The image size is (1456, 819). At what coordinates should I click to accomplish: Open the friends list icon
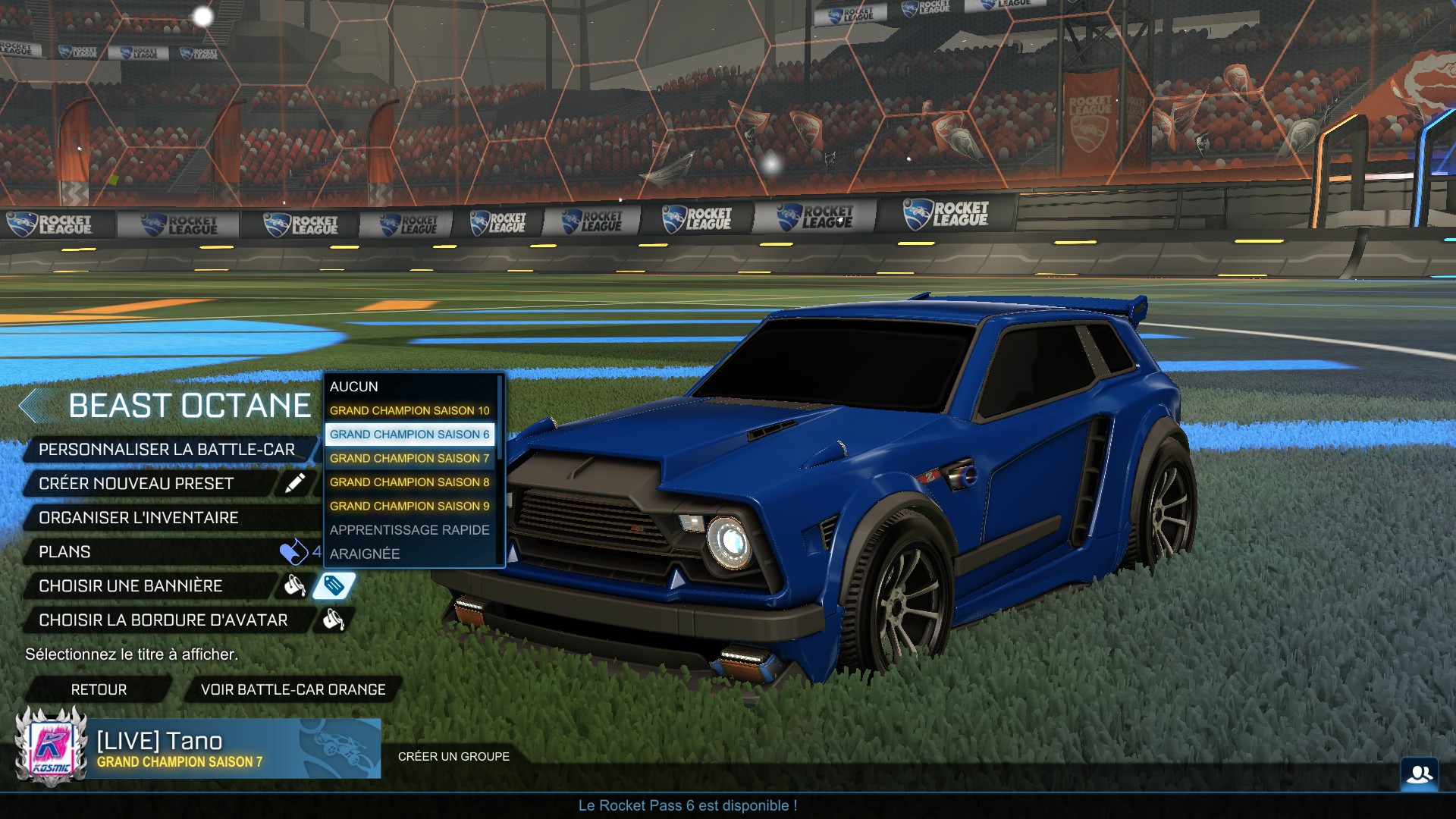tap(1419, 774)
